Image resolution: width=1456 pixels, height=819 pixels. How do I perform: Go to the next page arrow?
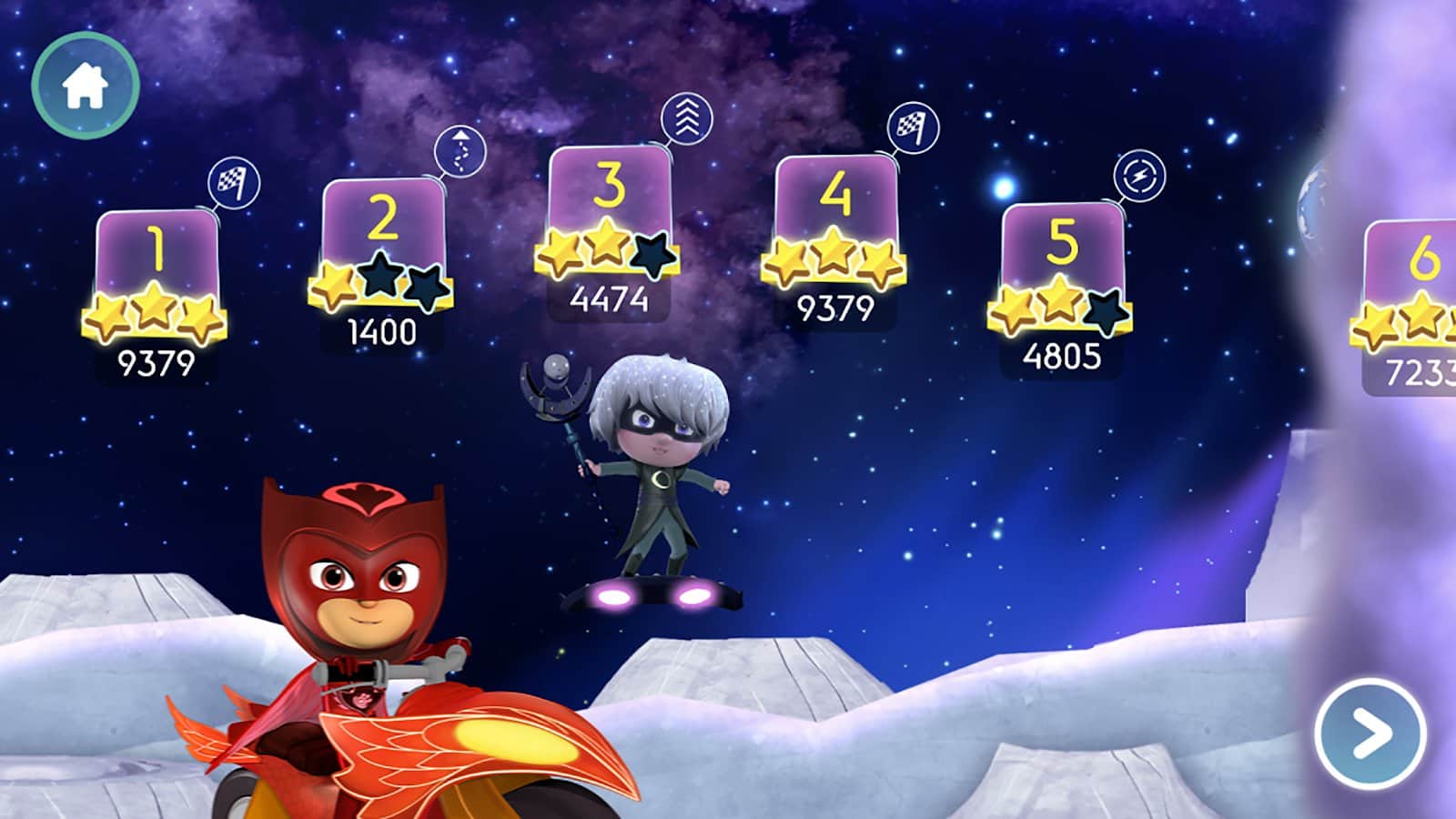1370,733
